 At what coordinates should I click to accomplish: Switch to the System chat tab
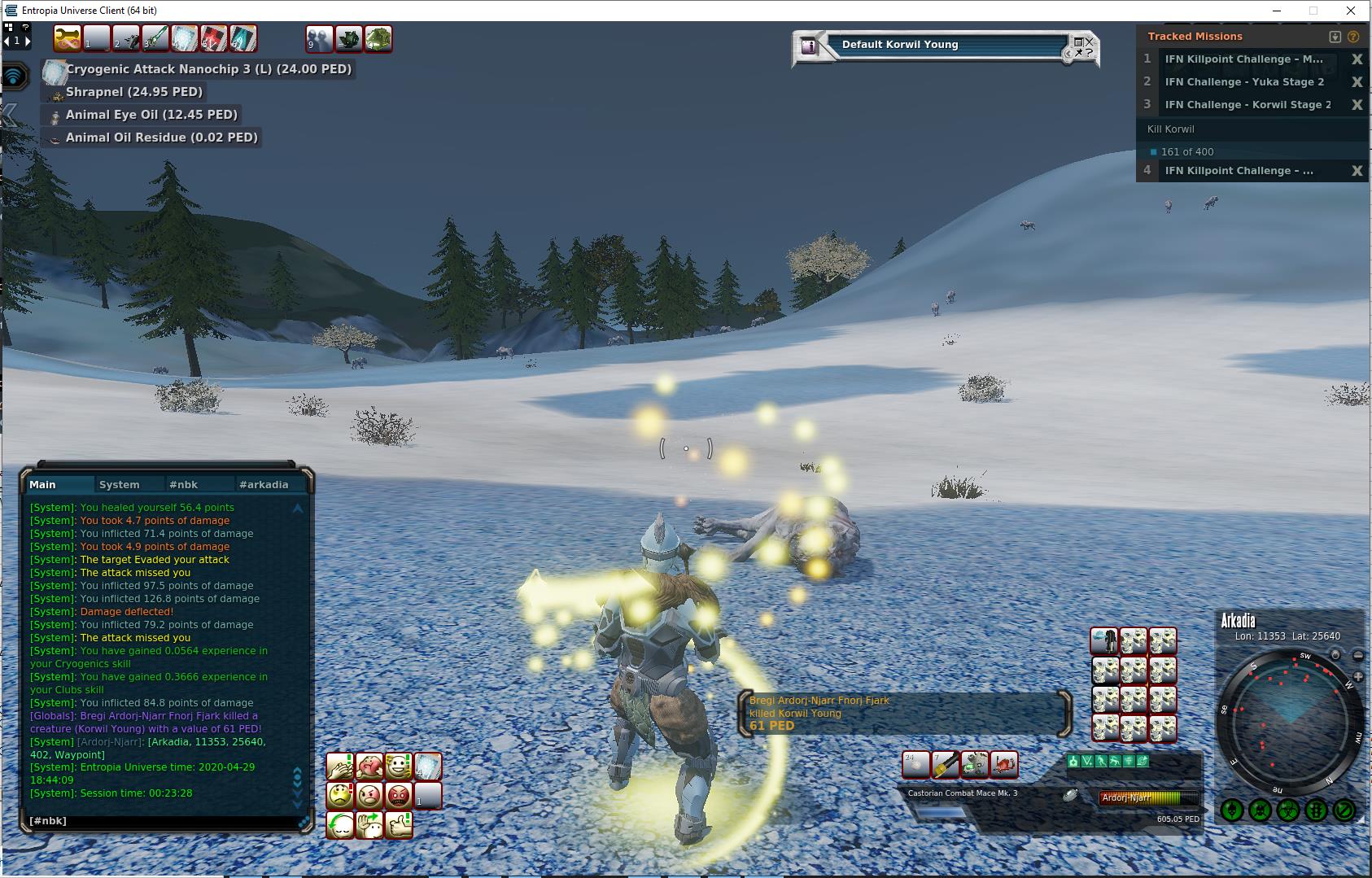119,484
